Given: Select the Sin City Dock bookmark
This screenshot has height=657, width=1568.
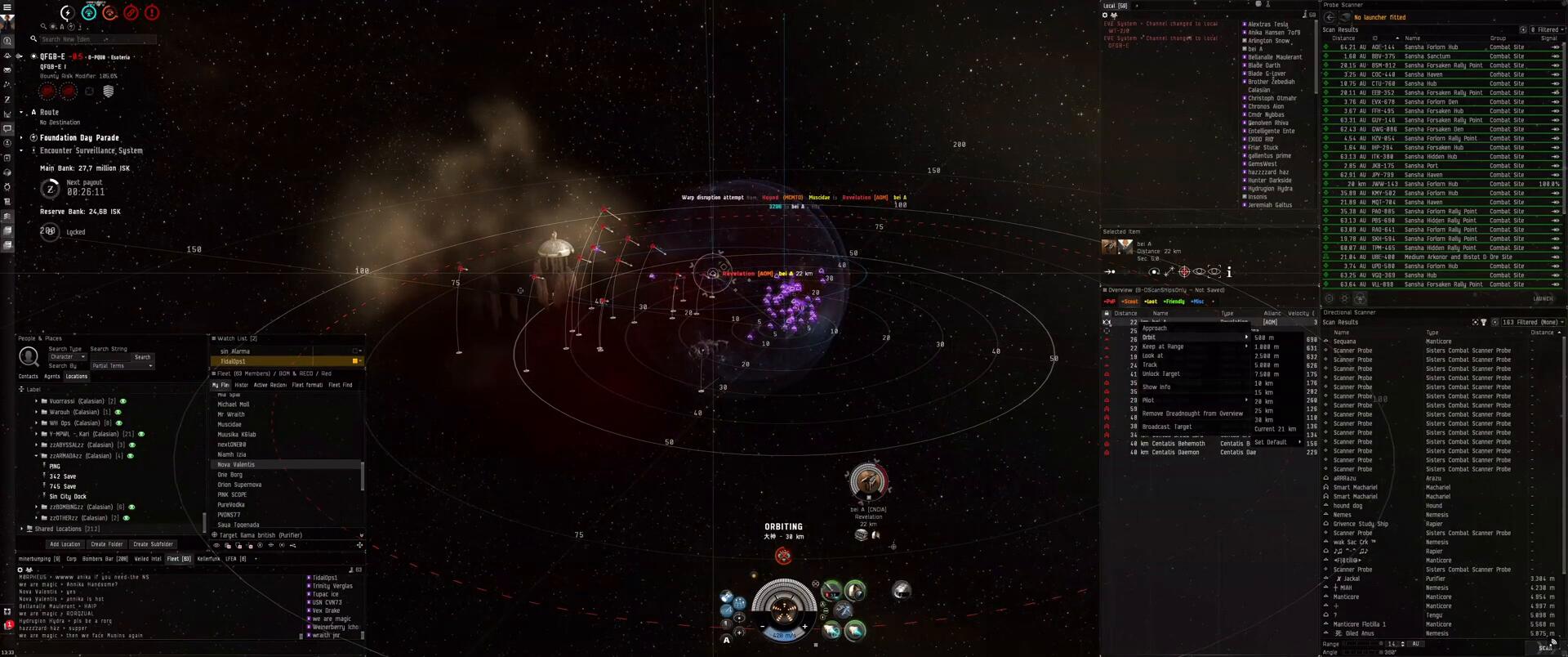Looking at the screenshot, I should coord(67,497).
